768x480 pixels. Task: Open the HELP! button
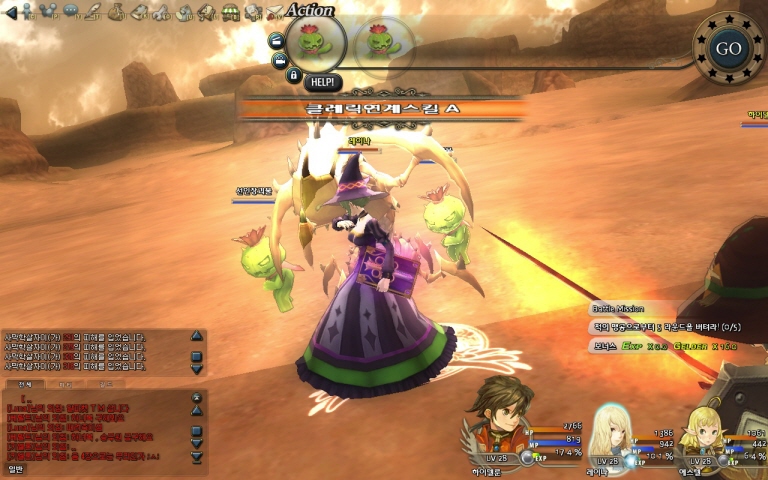pyautogui.click(x=322, y=82)
